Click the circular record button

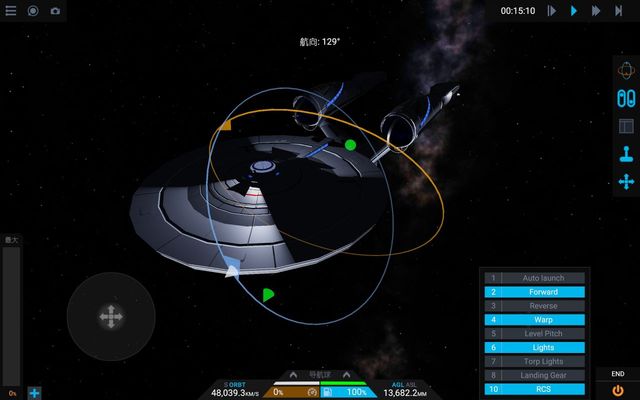(x=33, y=11)
